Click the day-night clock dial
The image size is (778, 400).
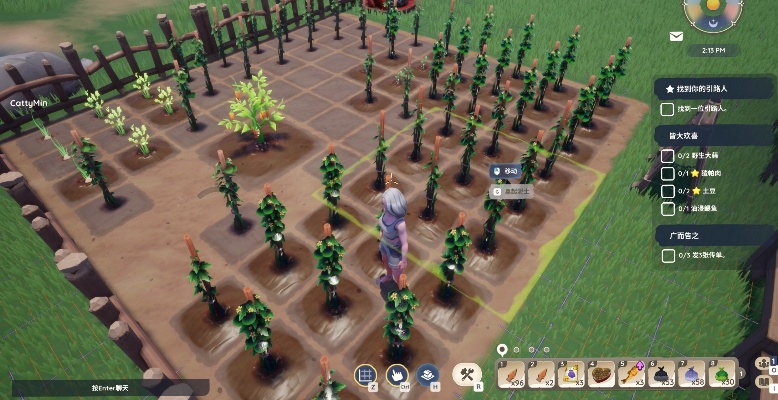click(713, 12)
